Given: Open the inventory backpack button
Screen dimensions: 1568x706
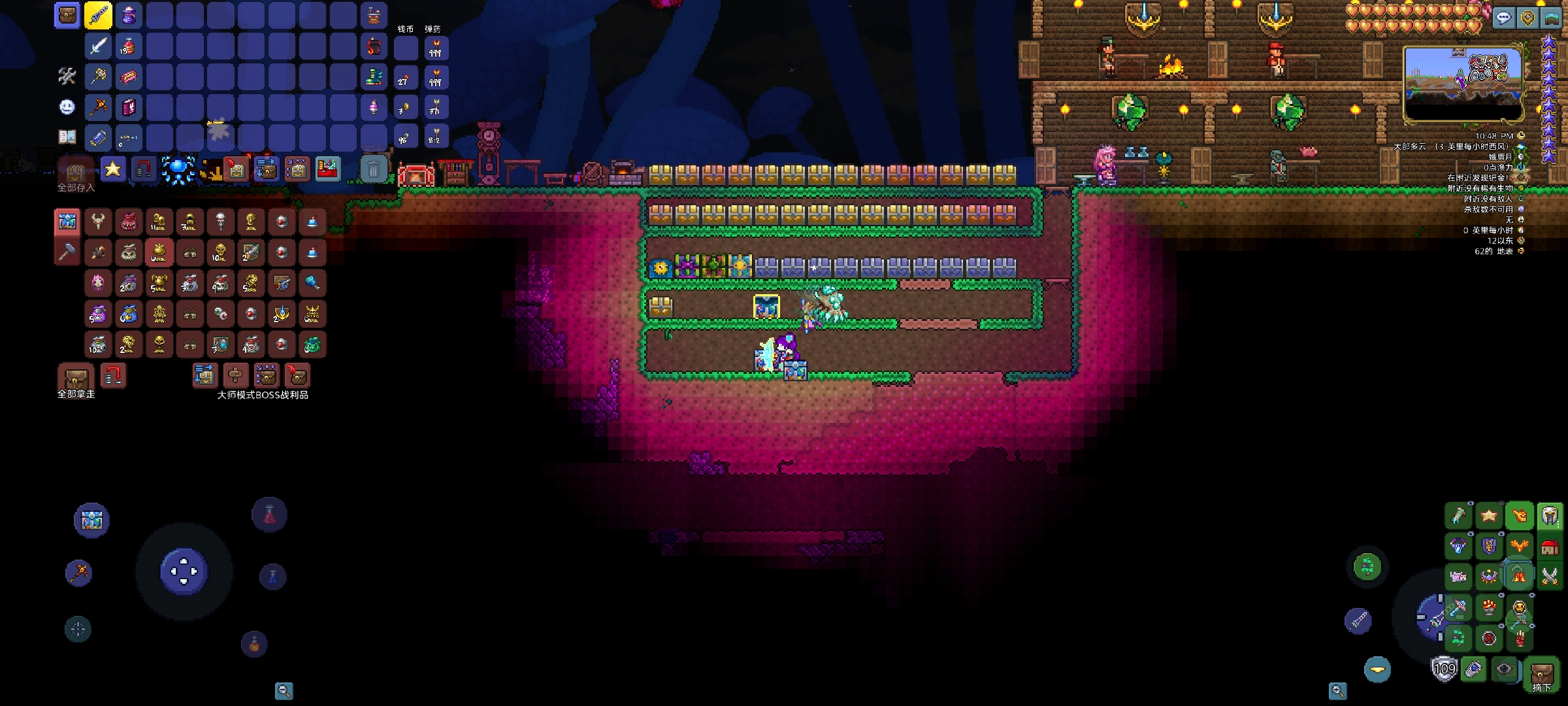Looking at the screenshot, I should [x=67, y=16].
